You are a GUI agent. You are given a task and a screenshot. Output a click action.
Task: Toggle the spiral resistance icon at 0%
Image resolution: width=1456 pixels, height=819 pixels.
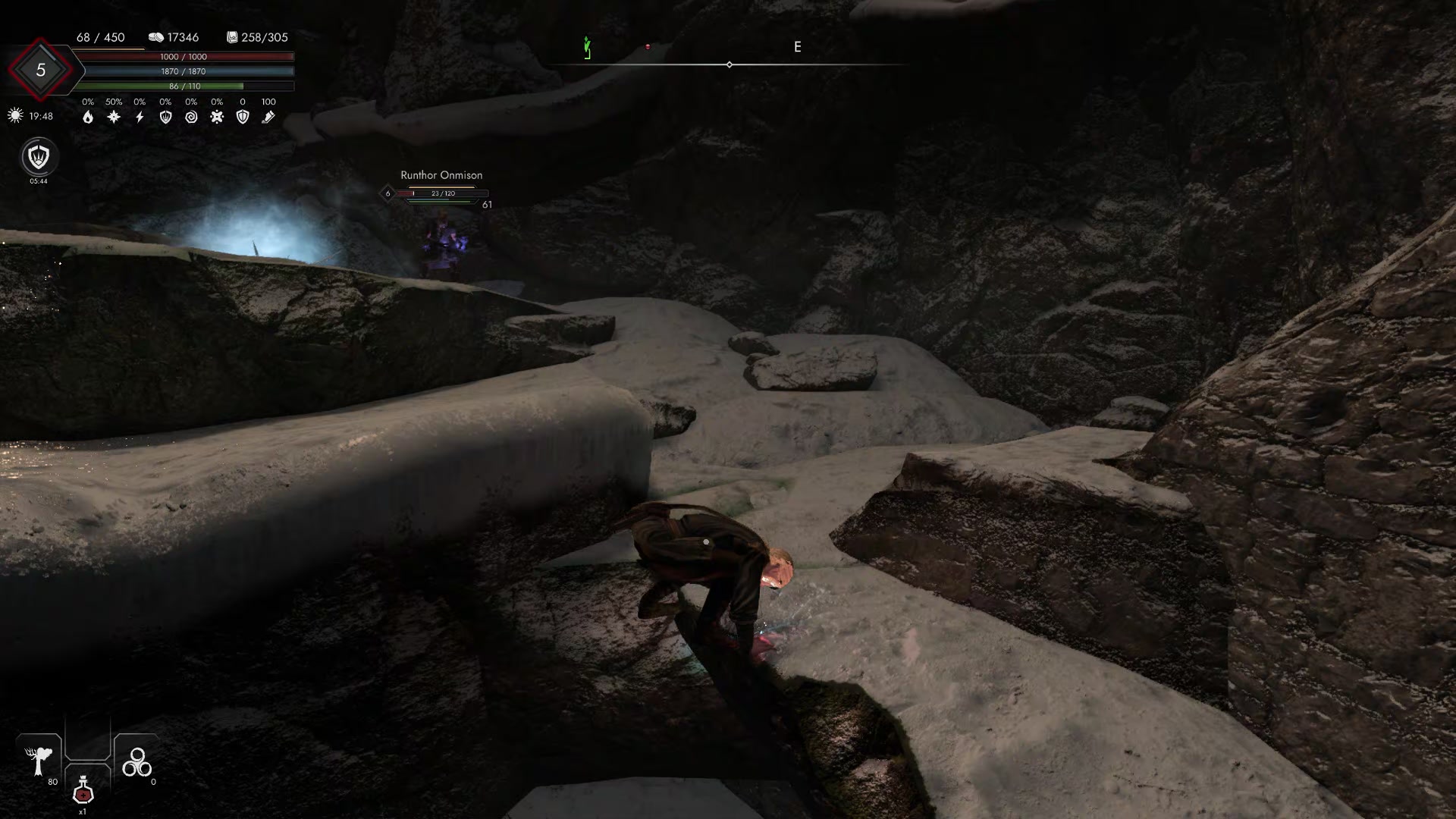click(x=192, y=116)
